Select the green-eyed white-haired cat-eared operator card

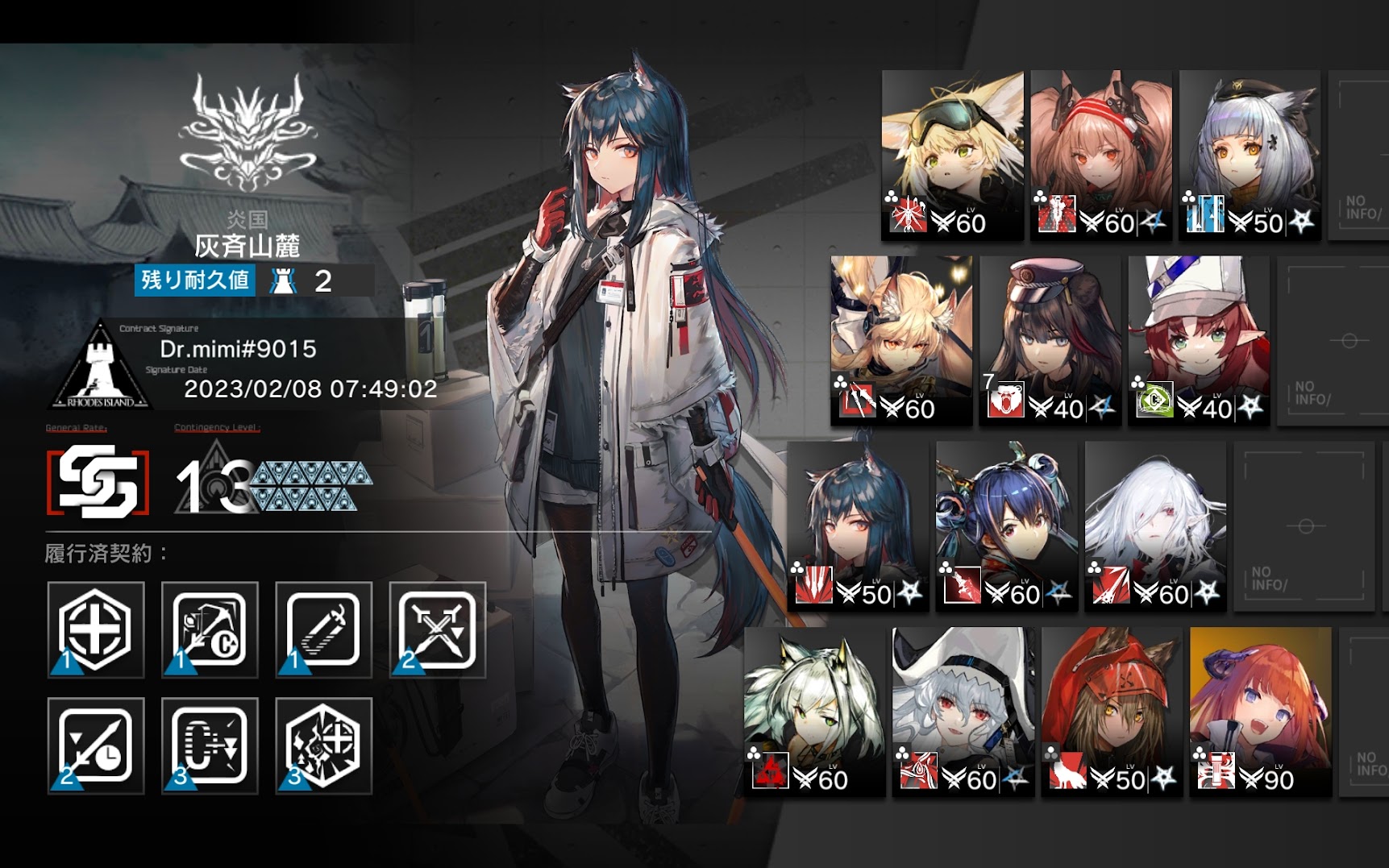pyautogui.click(x=814, y=711)
